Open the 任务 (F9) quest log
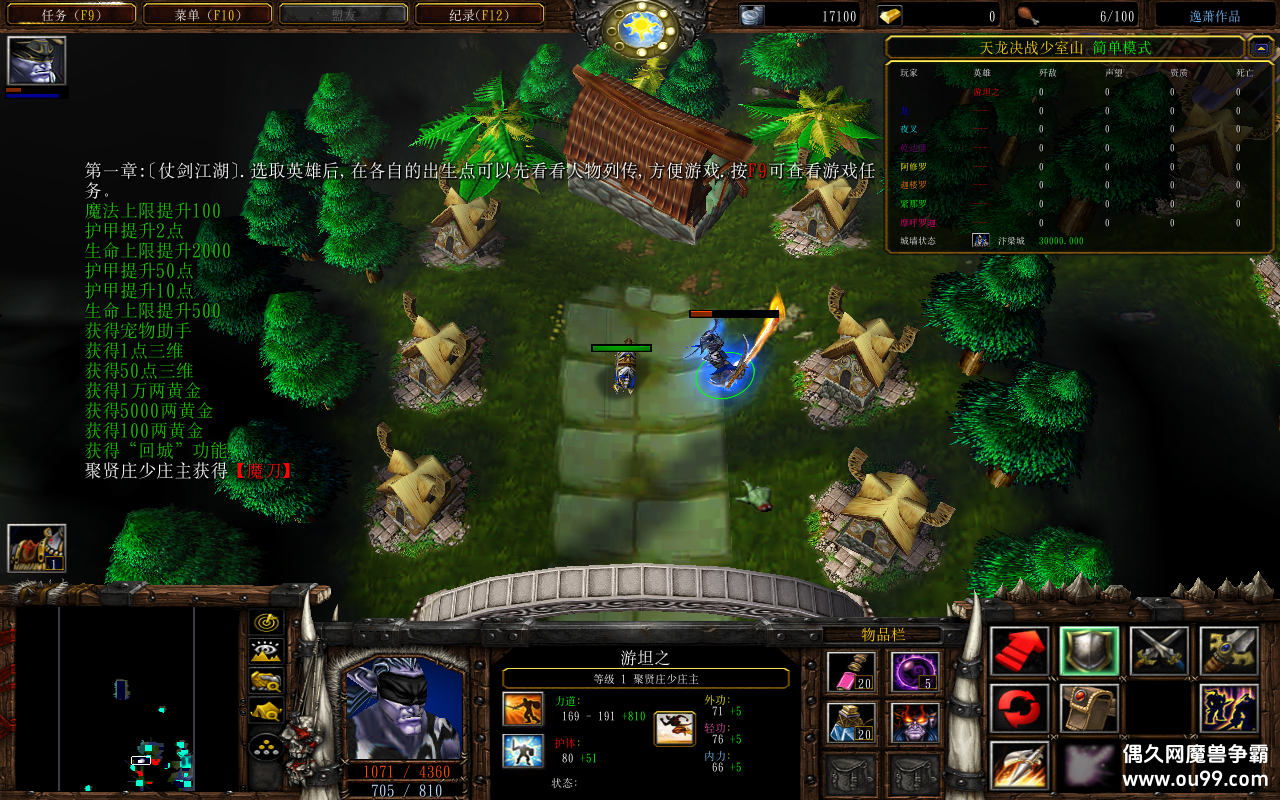This screenshot has width=1280, height=800. point(72,15)
